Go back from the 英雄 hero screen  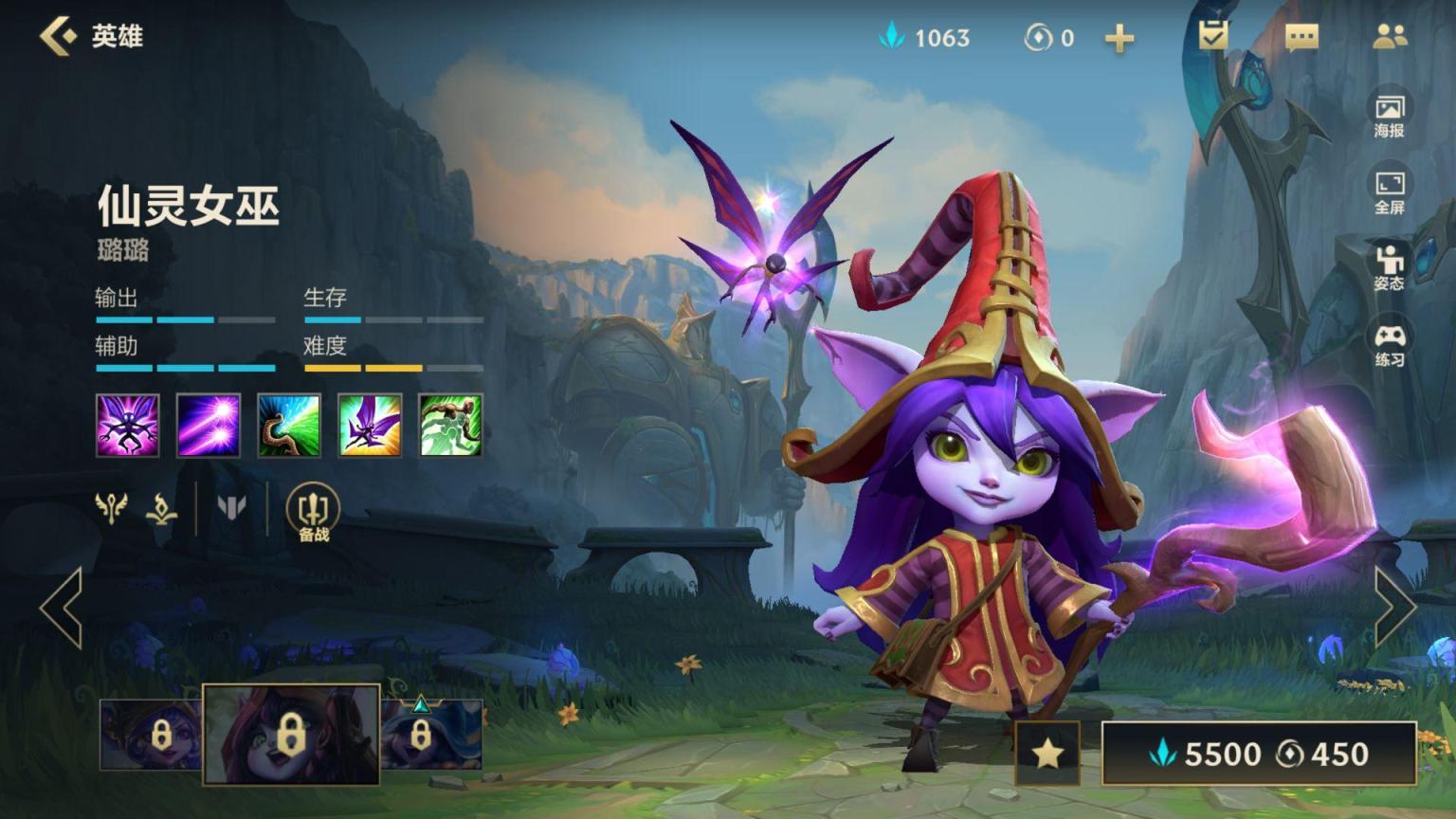pos(59,36)
